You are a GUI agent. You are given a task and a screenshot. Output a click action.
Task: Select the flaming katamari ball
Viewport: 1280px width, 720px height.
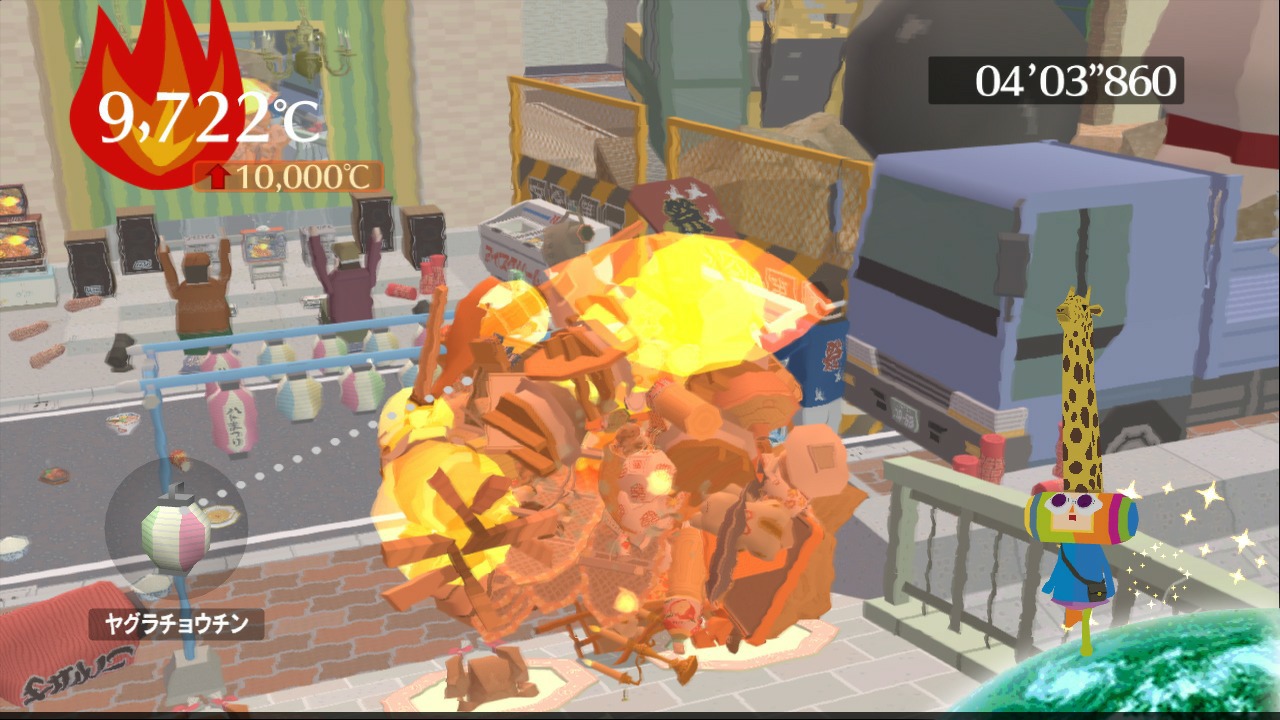[620, 430]
